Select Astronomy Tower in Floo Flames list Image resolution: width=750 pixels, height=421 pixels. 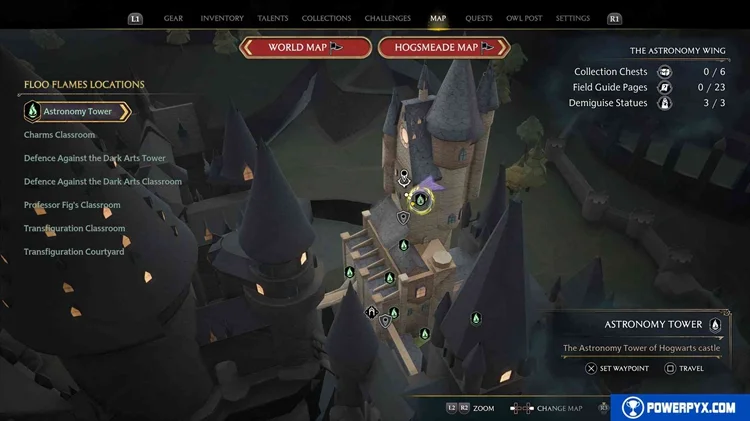tap(77, 111)
